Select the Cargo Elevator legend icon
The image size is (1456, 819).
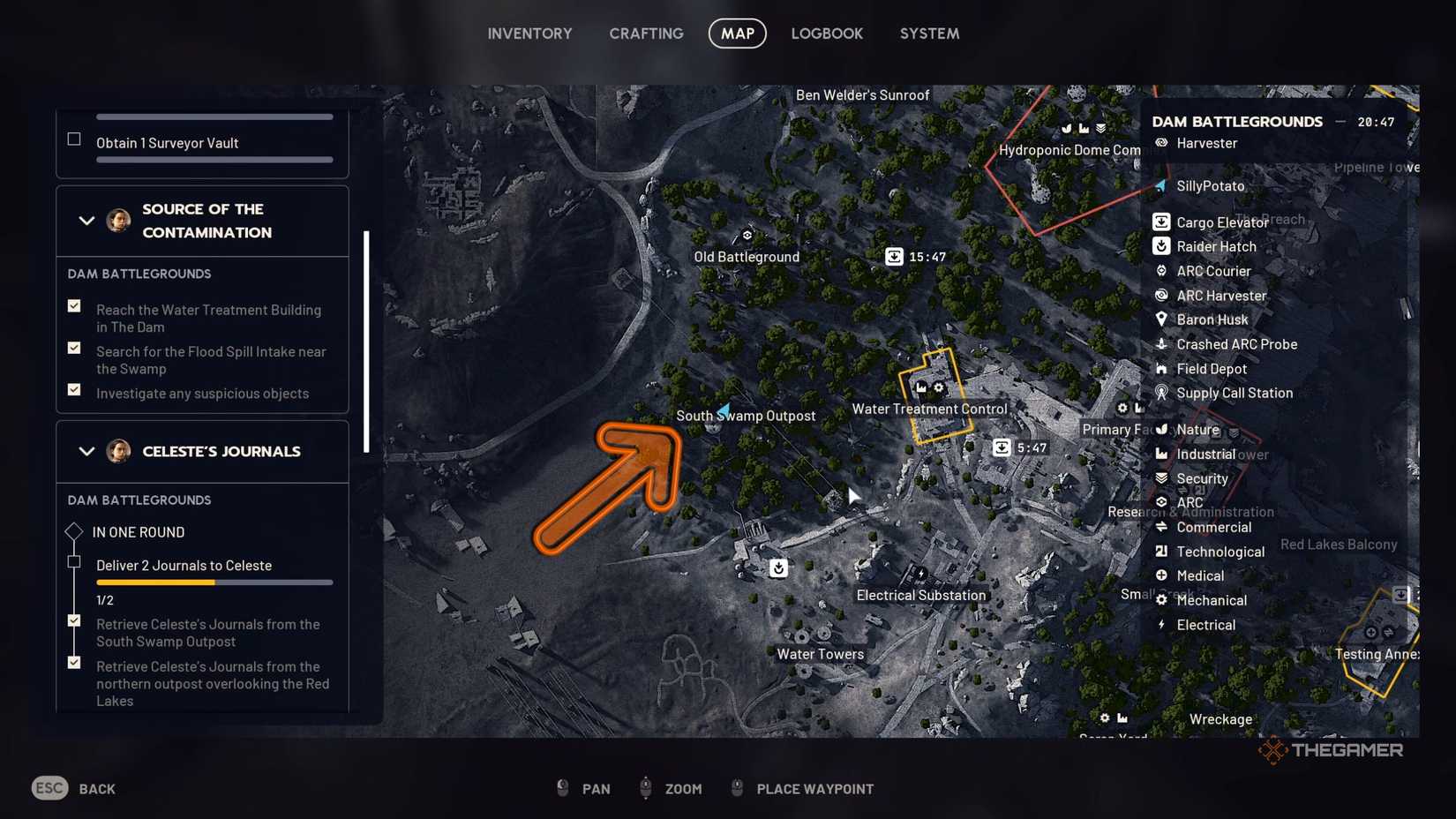tap(1163, 222)
